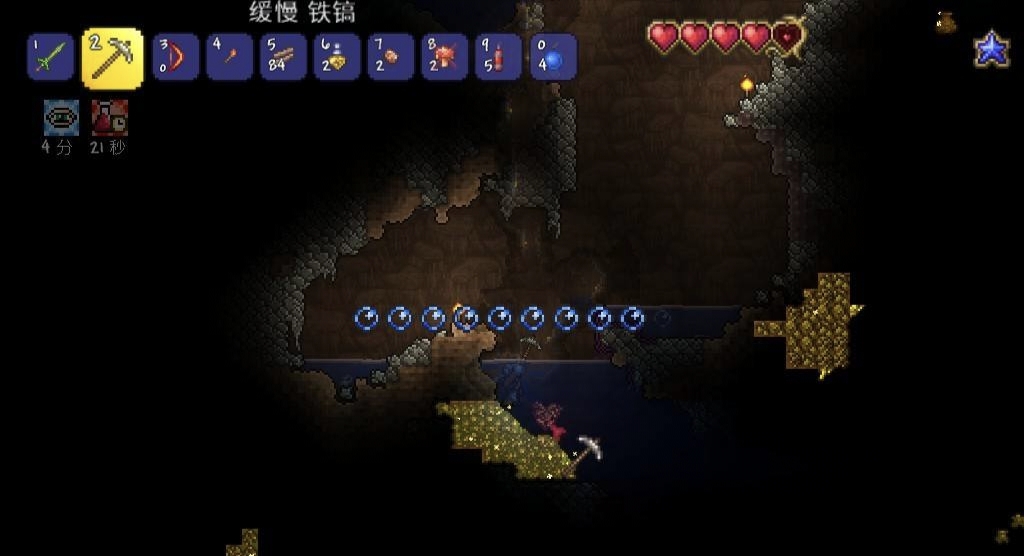Choose the orange item in slot 7
The width and height of the screenshot is (1024, 556).
click(391, 57)
